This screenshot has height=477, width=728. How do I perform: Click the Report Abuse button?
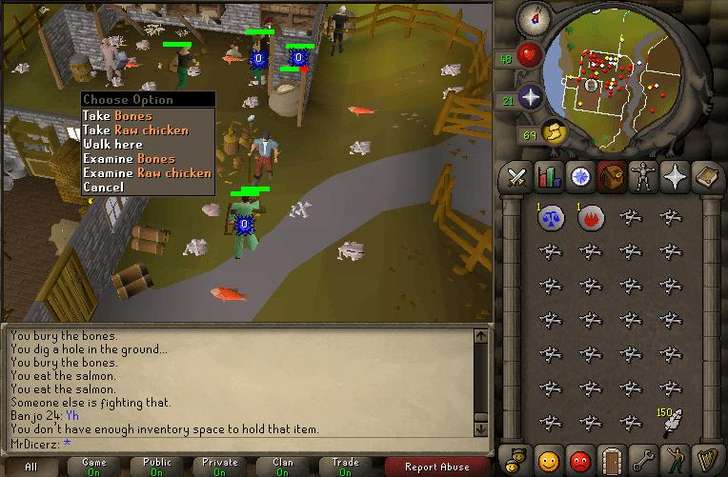point(436,466)
